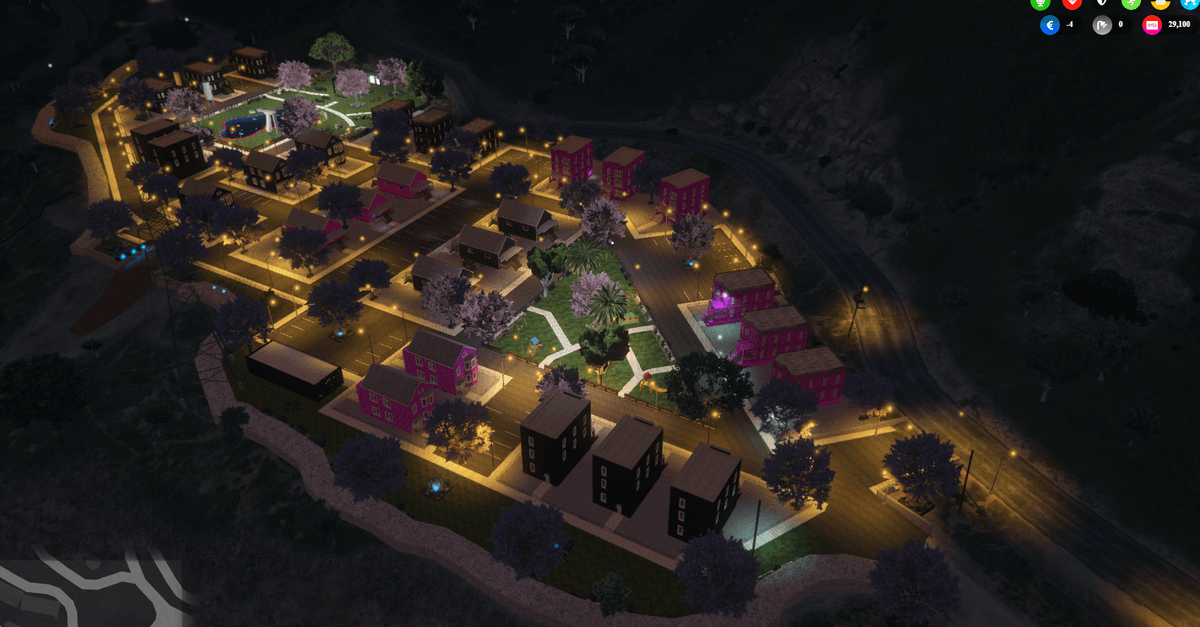
Task: Select the yellow burger hunger icon
Action: [1160, 3]
